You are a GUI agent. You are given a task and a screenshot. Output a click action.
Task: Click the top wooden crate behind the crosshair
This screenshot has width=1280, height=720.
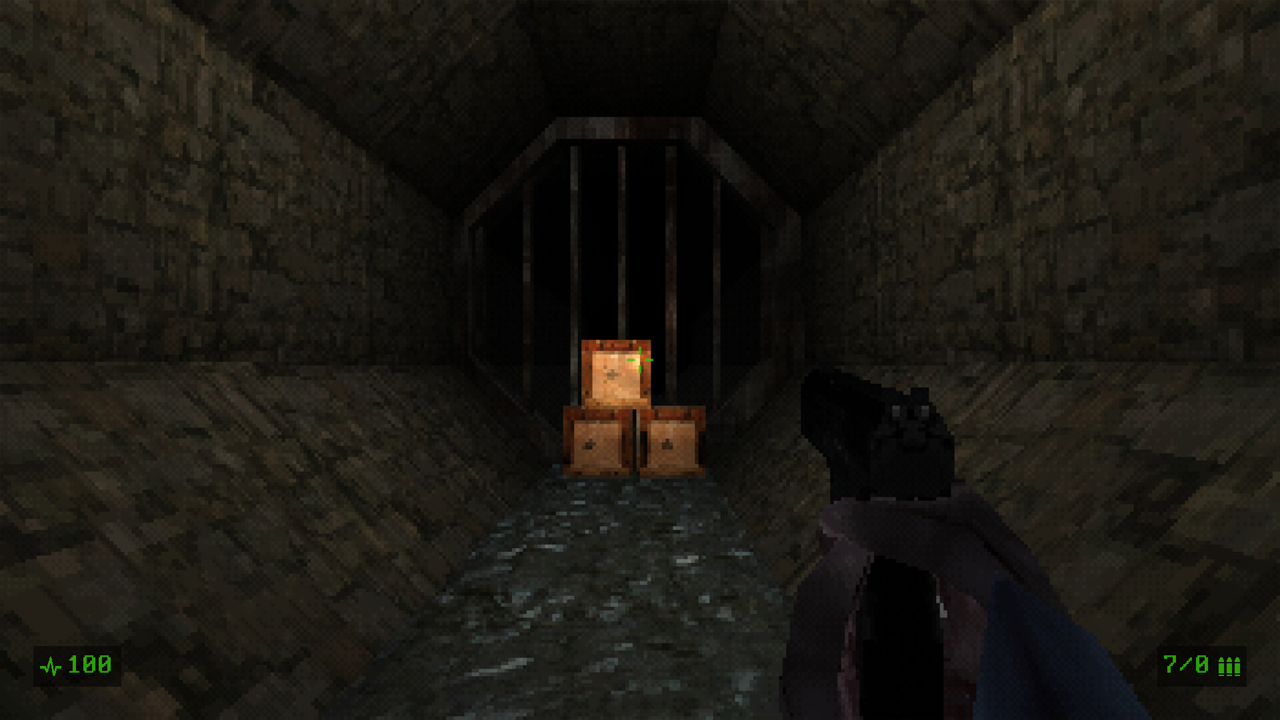tap(615, 370)
